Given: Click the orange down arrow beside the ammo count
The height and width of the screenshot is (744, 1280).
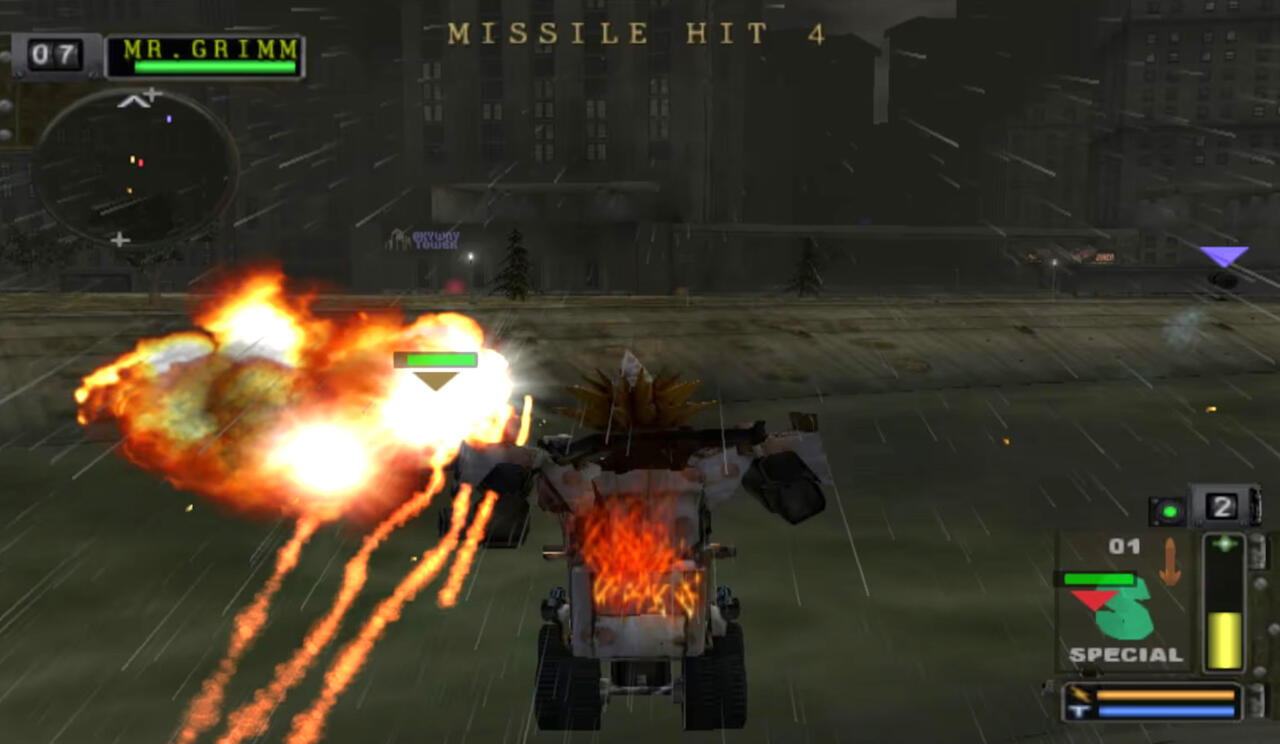Looking at the screenshot, I should pyautogui.click(x=1170, y=560).
